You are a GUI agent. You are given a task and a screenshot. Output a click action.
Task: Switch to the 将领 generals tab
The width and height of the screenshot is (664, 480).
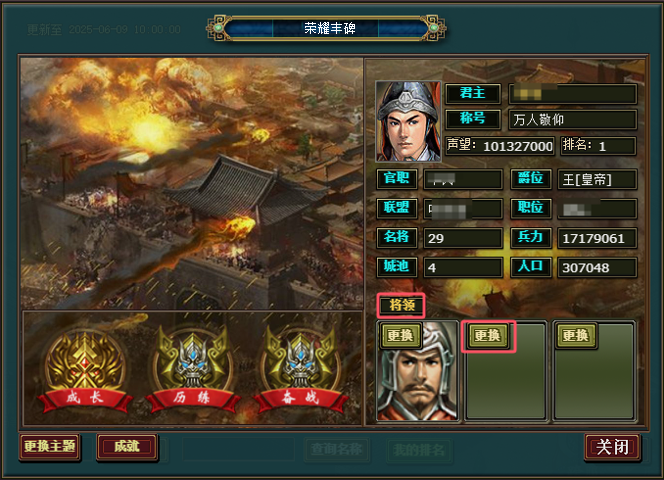401,304
